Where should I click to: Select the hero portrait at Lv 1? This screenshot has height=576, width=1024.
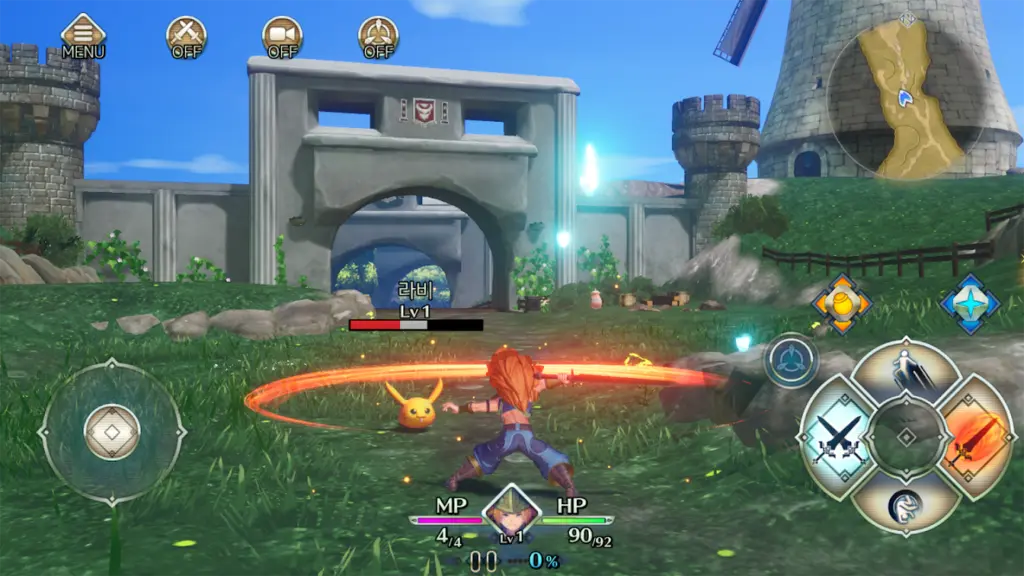(511, 517)
